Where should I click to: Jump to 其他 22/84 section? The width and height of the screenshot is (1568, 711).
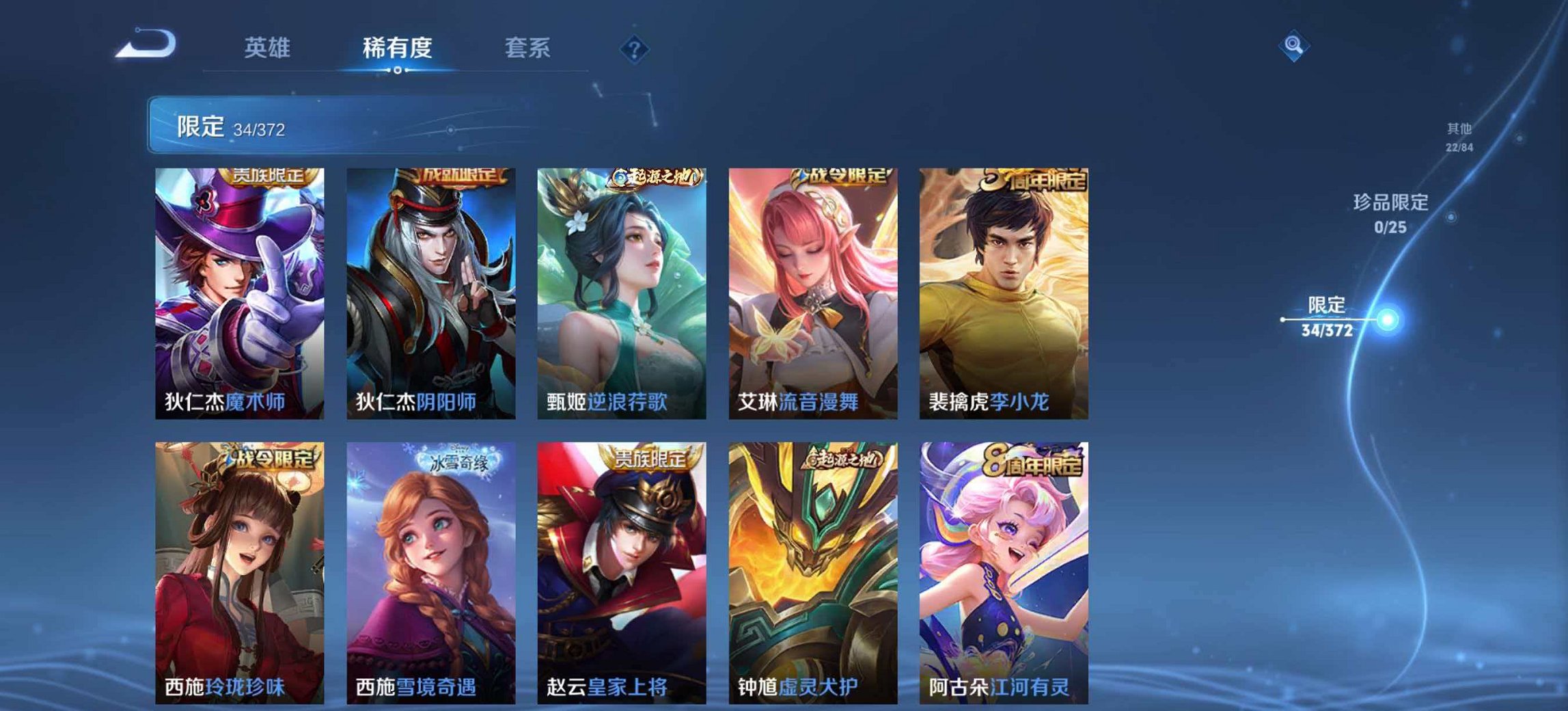pos(1459,134)
